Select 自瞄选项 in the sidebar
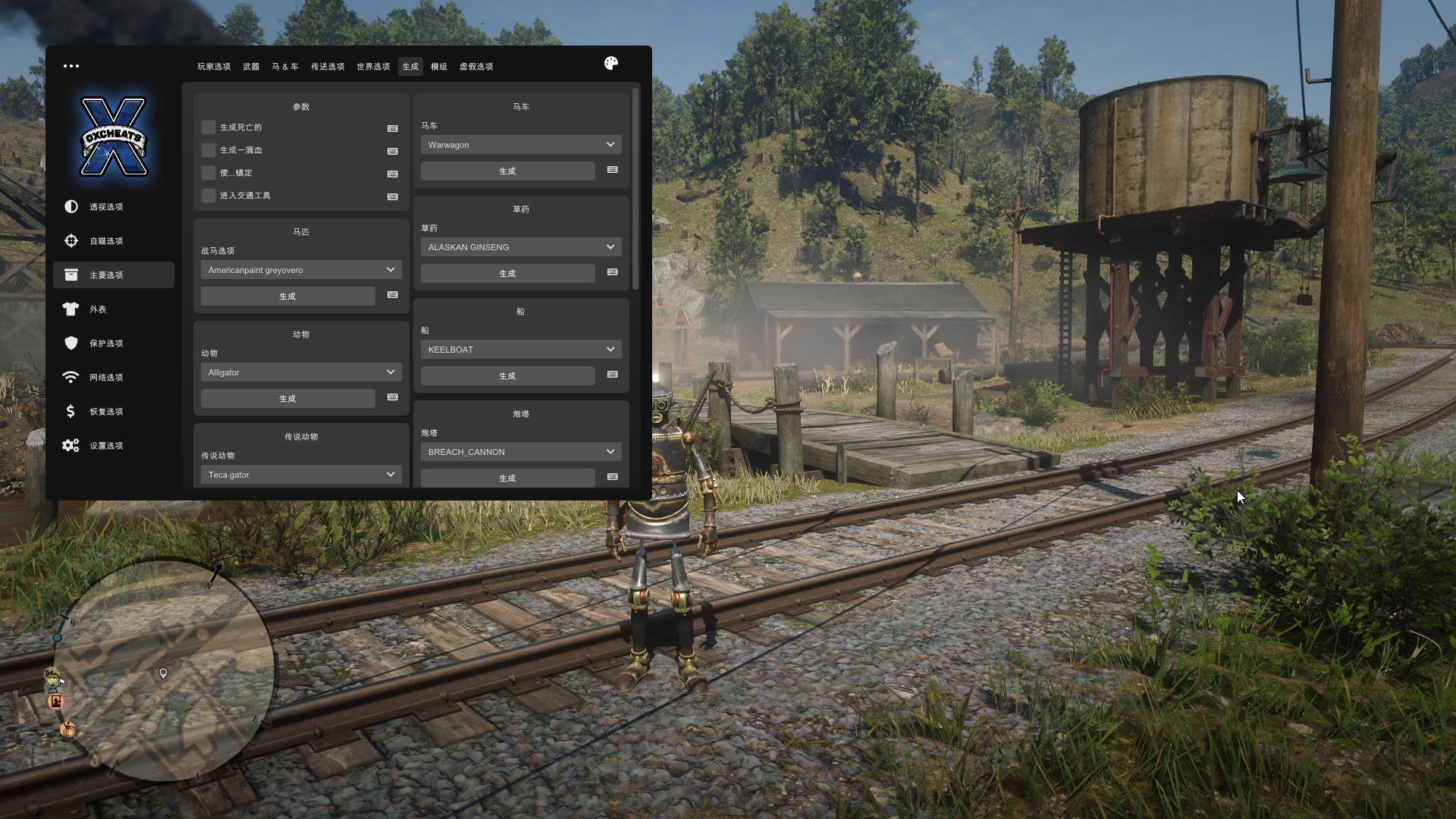 (106, 241)
